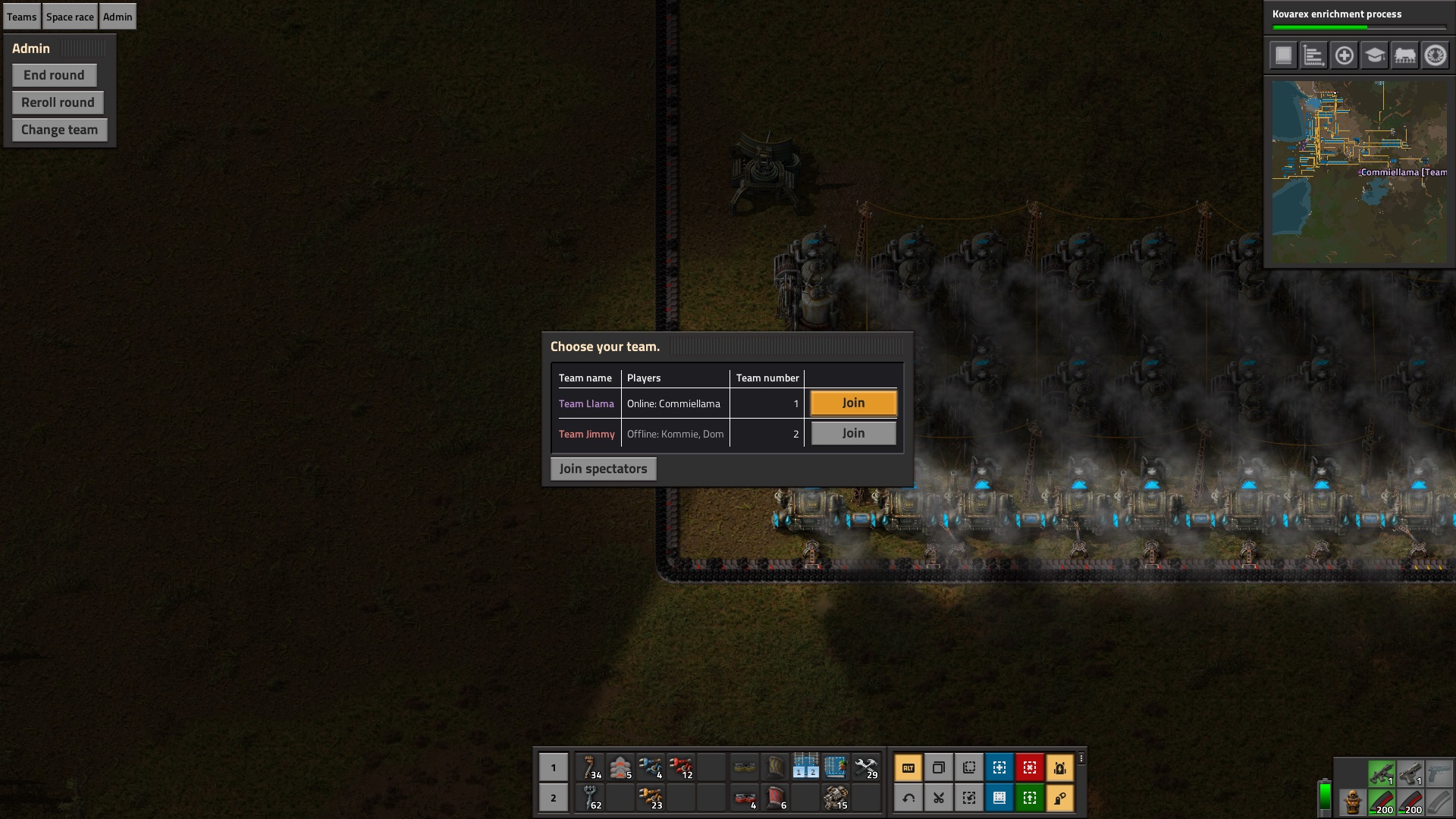End the current round
This screenshot has height=819, width=1456.
tap(54, 75)
